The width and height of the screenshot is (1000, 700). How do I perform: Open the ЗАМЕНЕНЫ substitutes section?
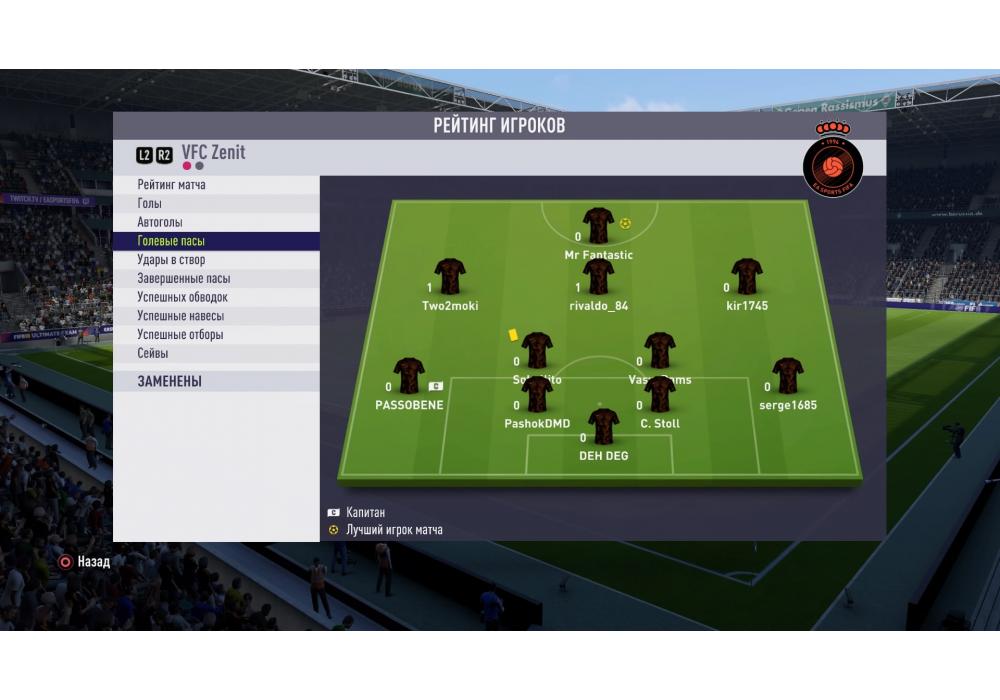point(170,381)
